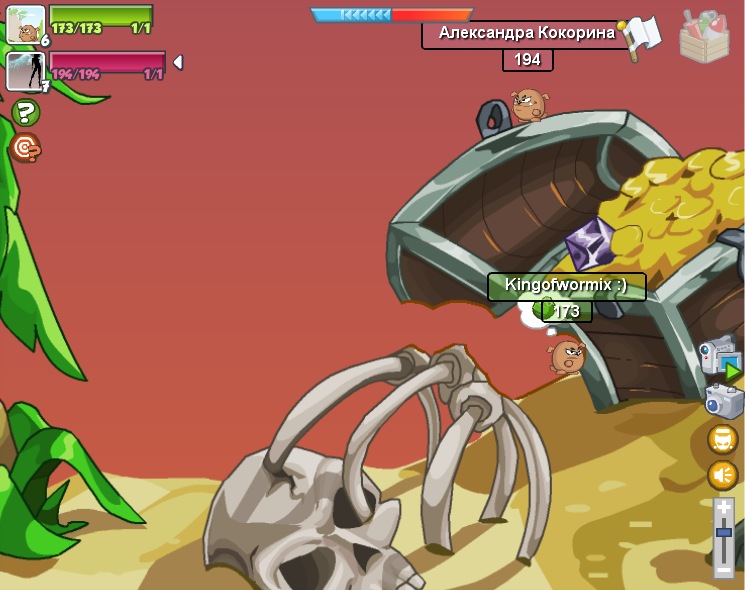Open the weapons crate inventory
This screenshot has height=590, width=745.
pyautogui.click(x=704, y=38)
